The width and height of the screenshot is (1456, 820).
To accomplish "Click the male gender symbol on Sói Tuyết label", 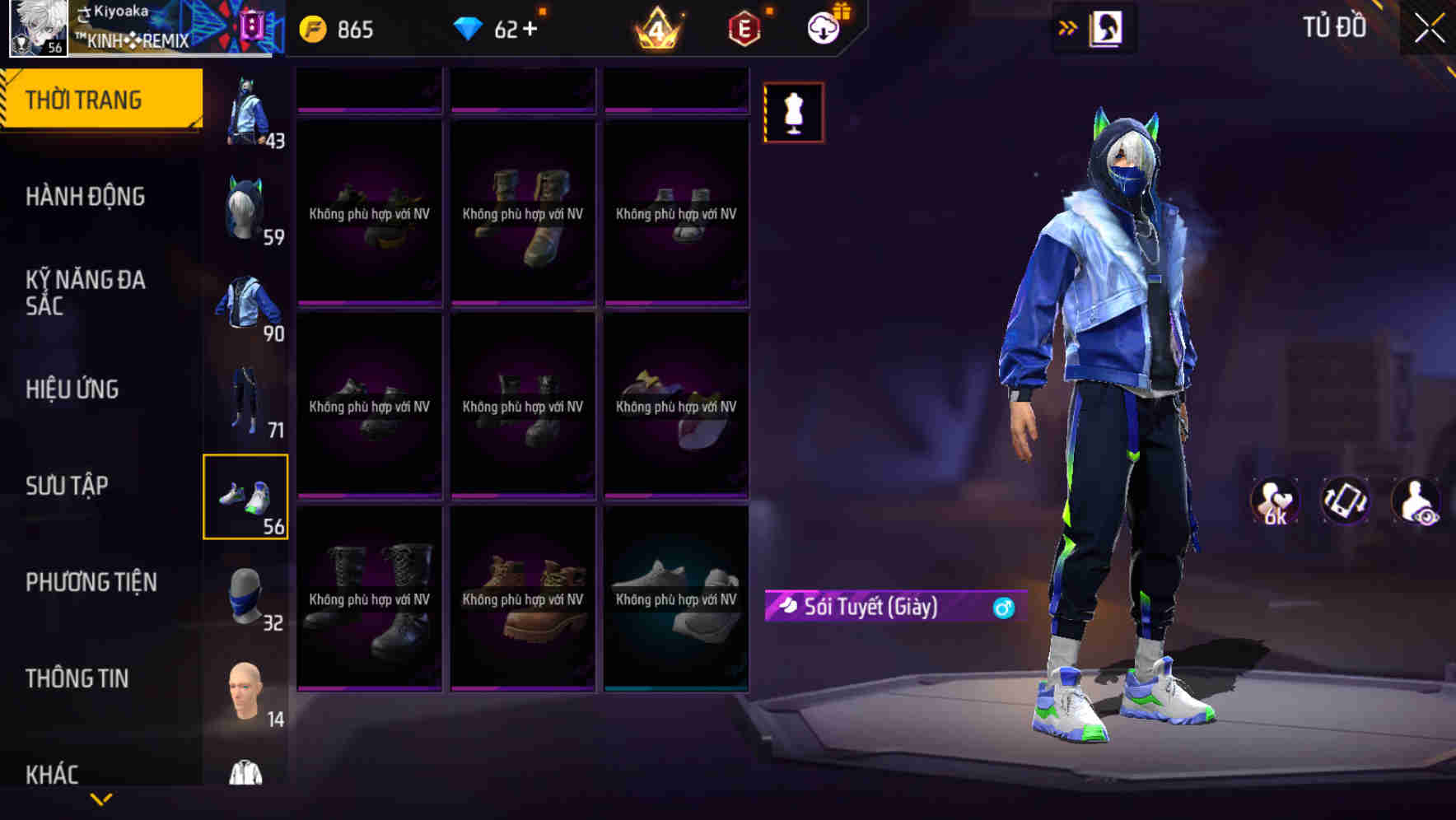I will pos(1001,606).
